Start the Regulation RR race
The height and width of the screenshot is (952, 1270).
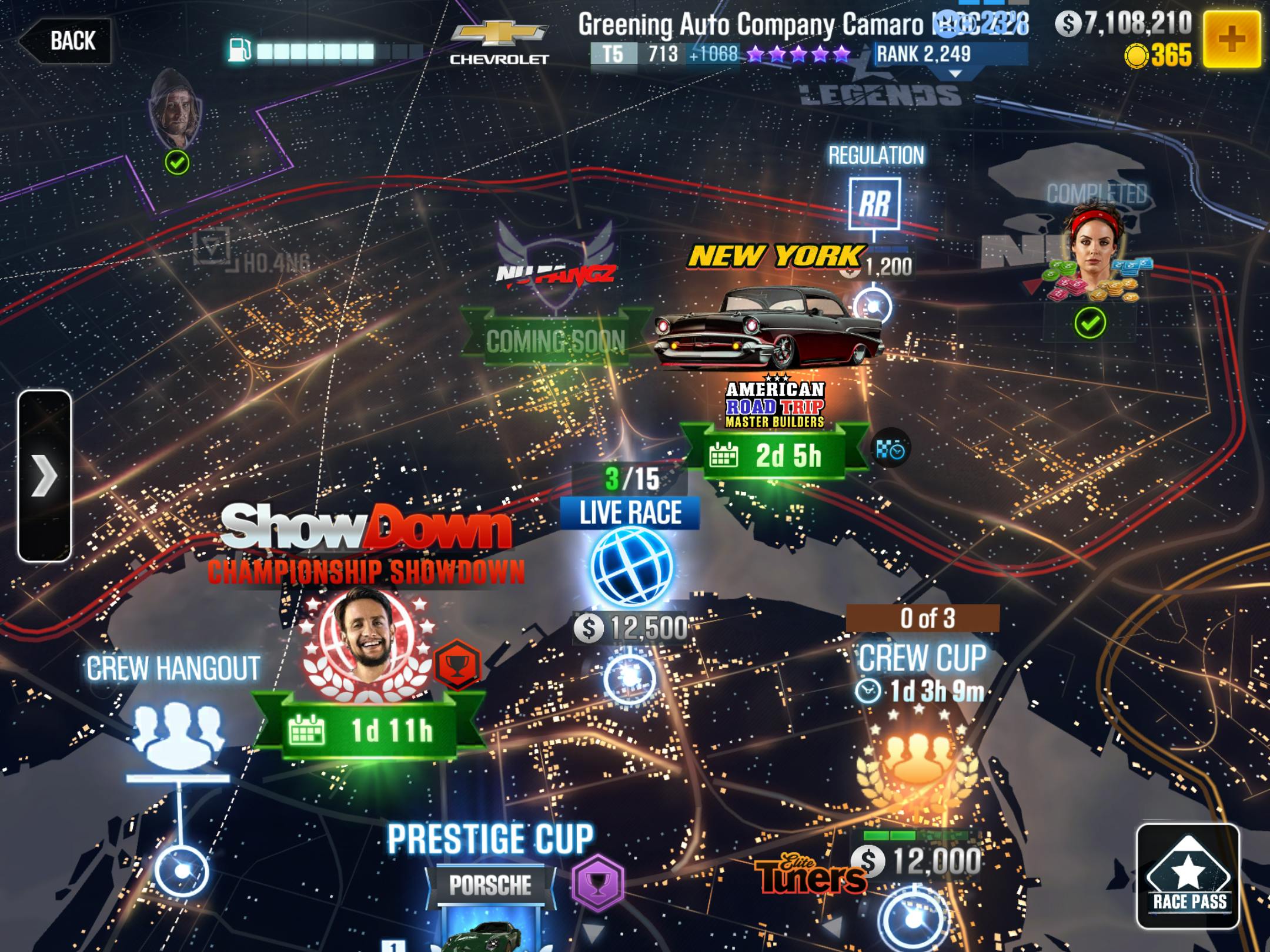click(x=874, y=203)
